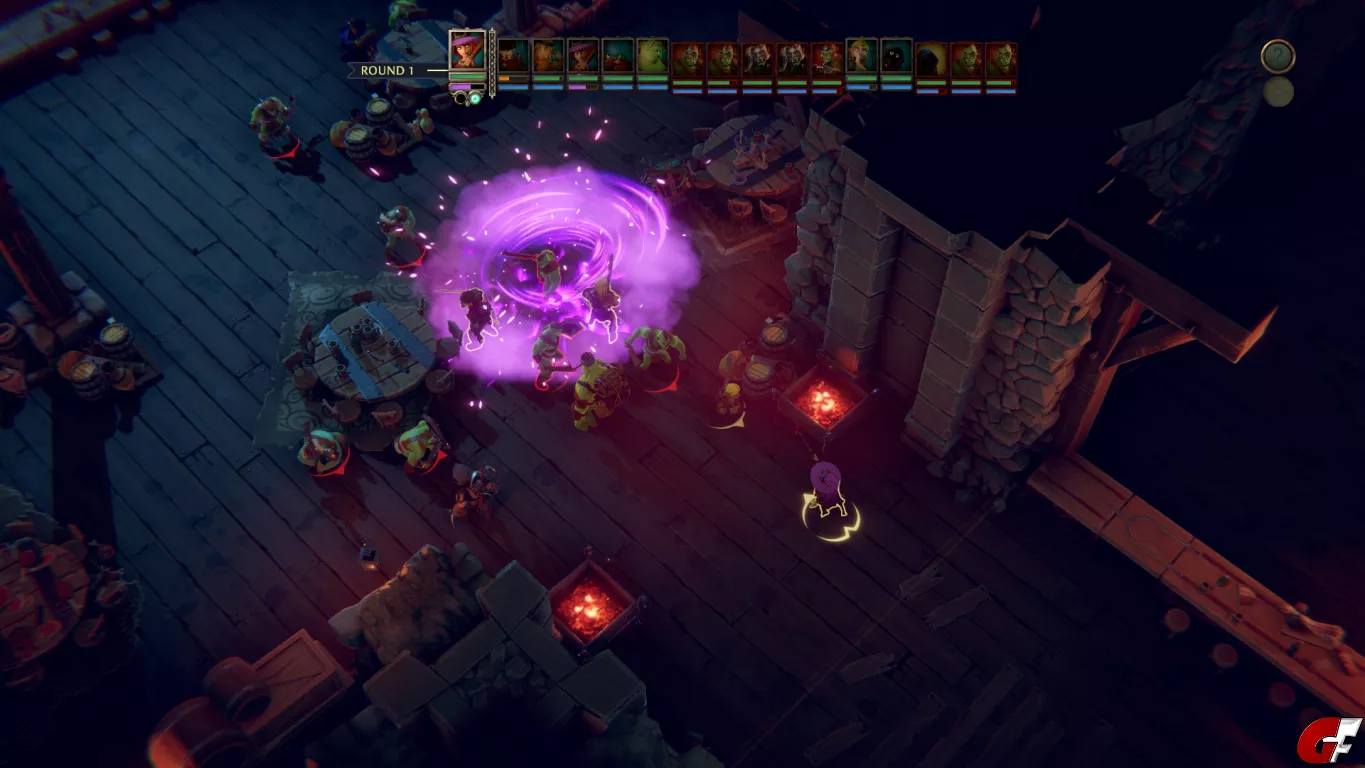Select the smaller purple-hat portrait in turn queue
The height and width of the screenshot is (768, 1365).
583,56
